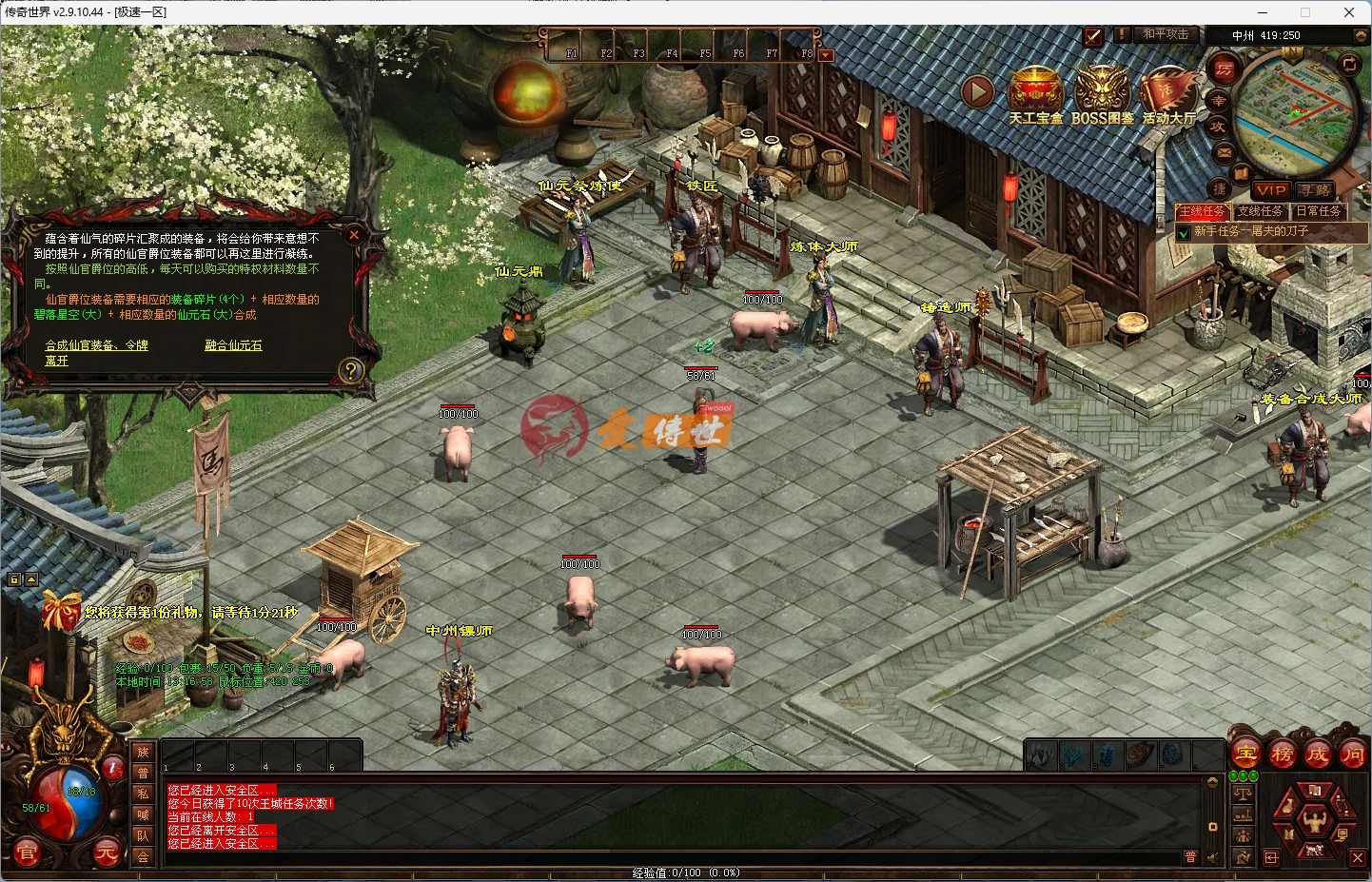Open the 天工宝盒 treasure box icon

[1036, 90]
